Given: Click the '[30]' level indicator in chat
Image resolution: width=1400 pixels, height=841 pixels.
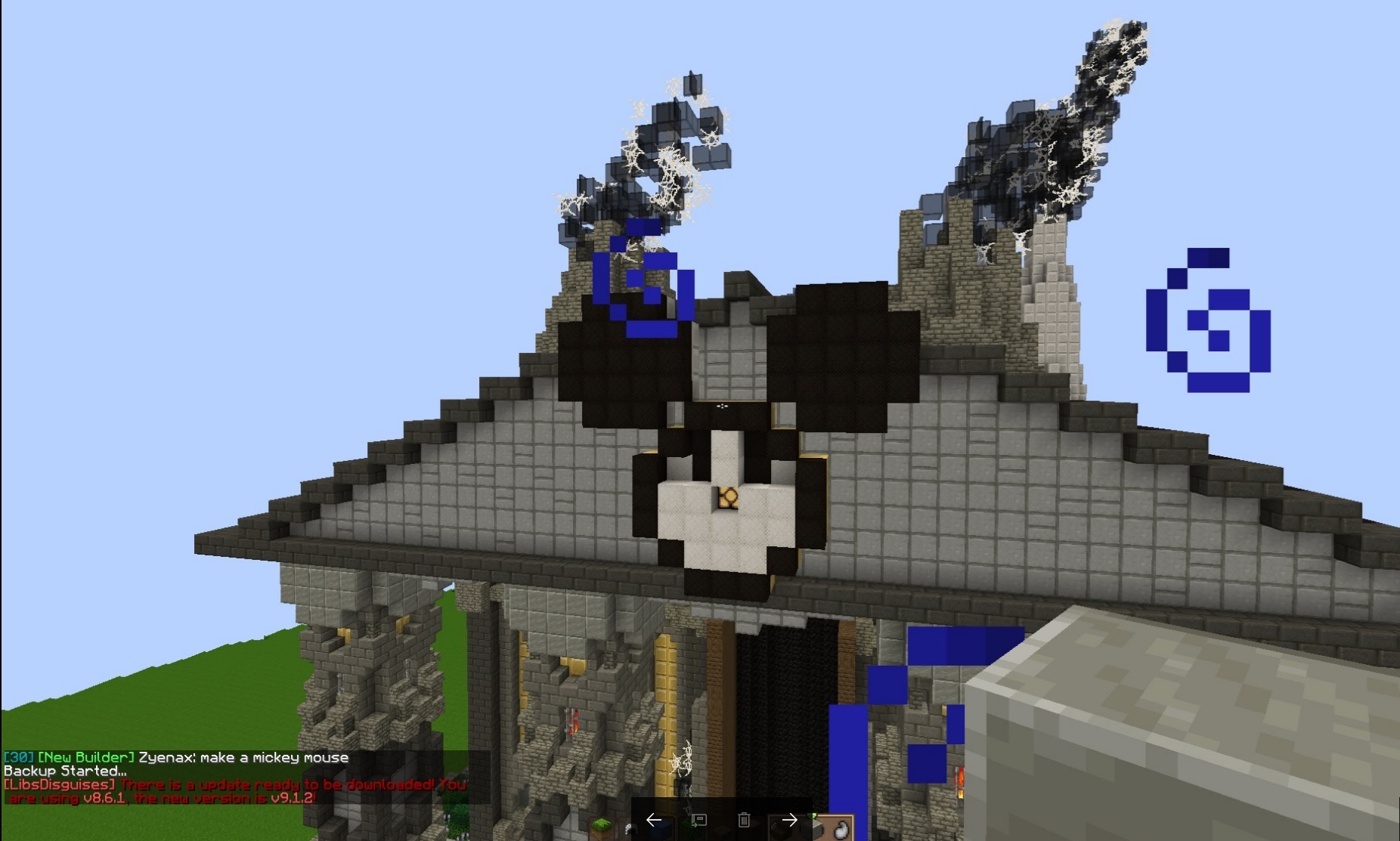Looking at the screenshot, I should tap(19, 758).
